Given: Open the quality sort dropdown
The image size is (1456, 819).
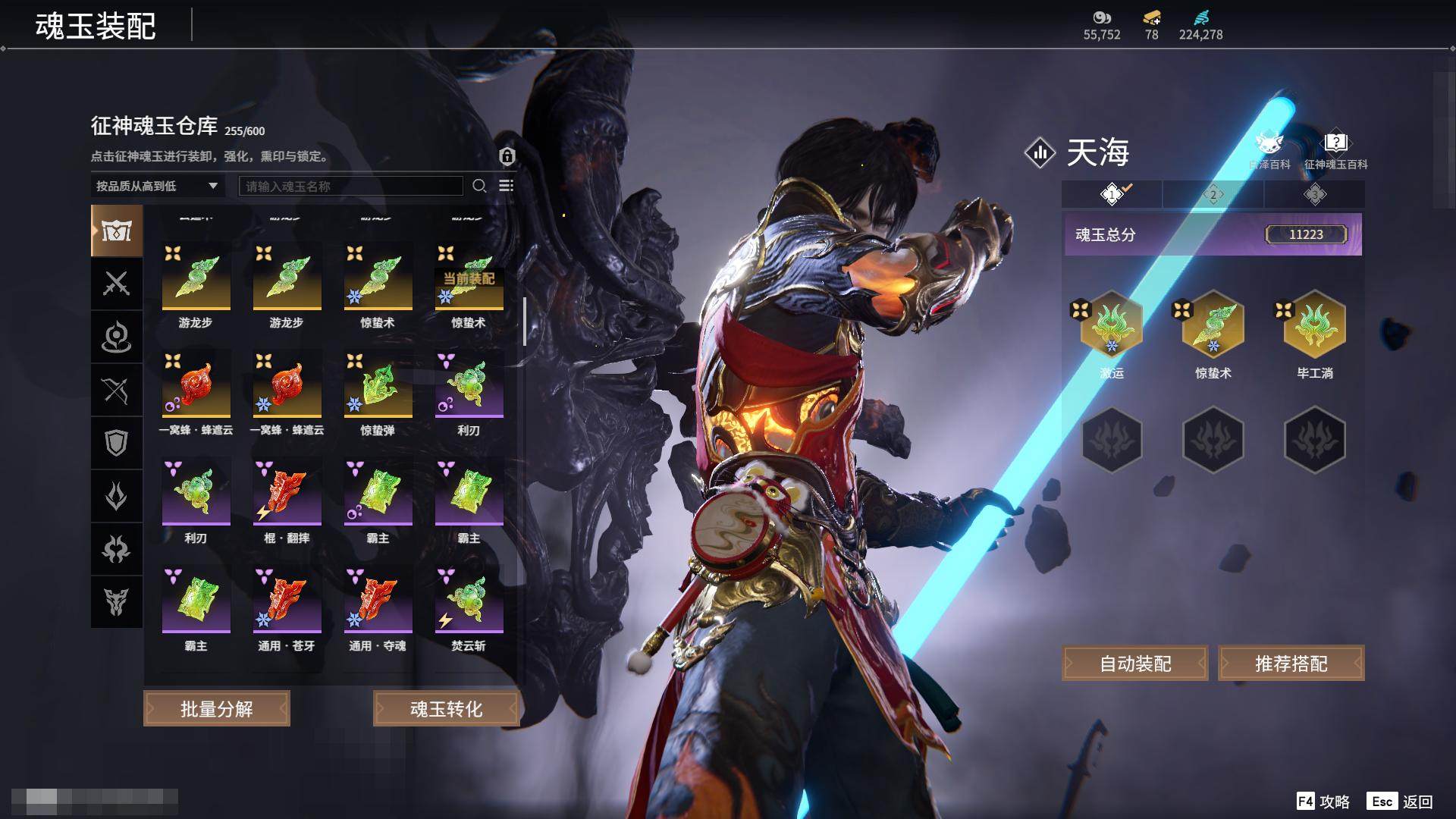Looking at the screenshot, I should (156, 186).
